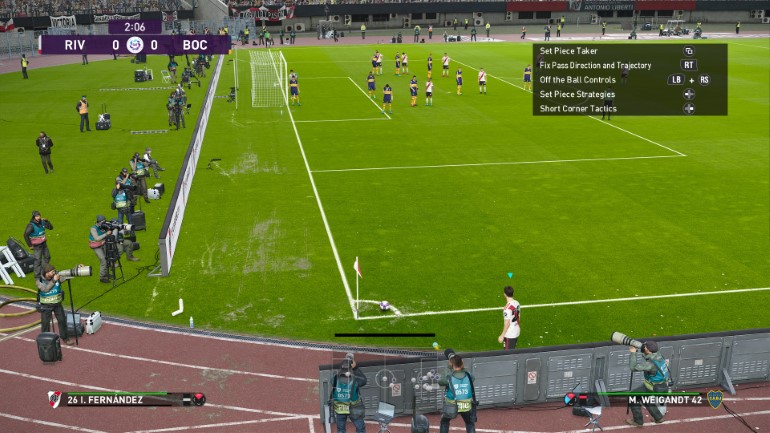
Task: Choose Short Corner Tactics
Action: click(578, 108)
